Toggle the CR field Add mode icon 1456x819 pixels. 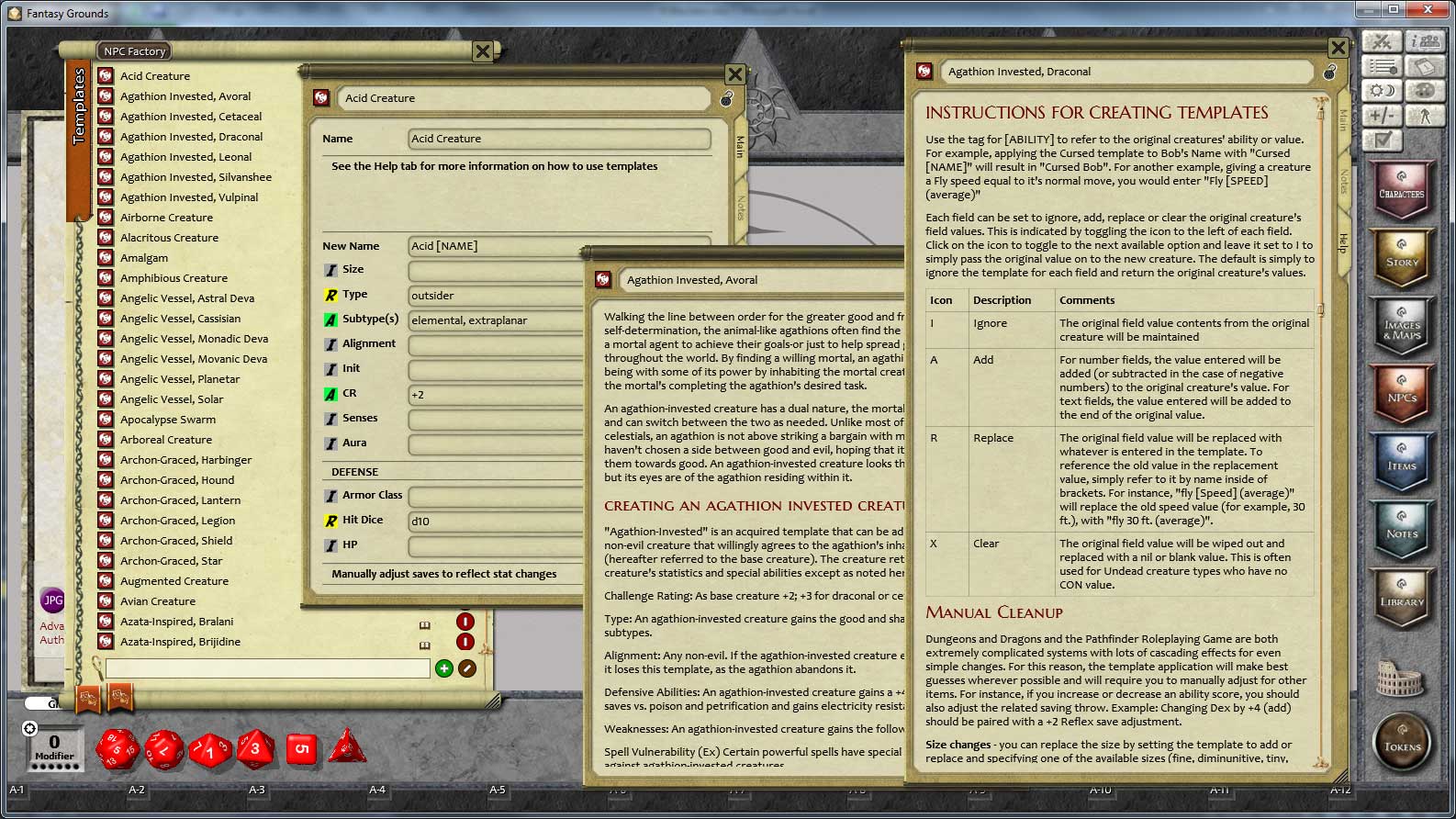(331, 393)
